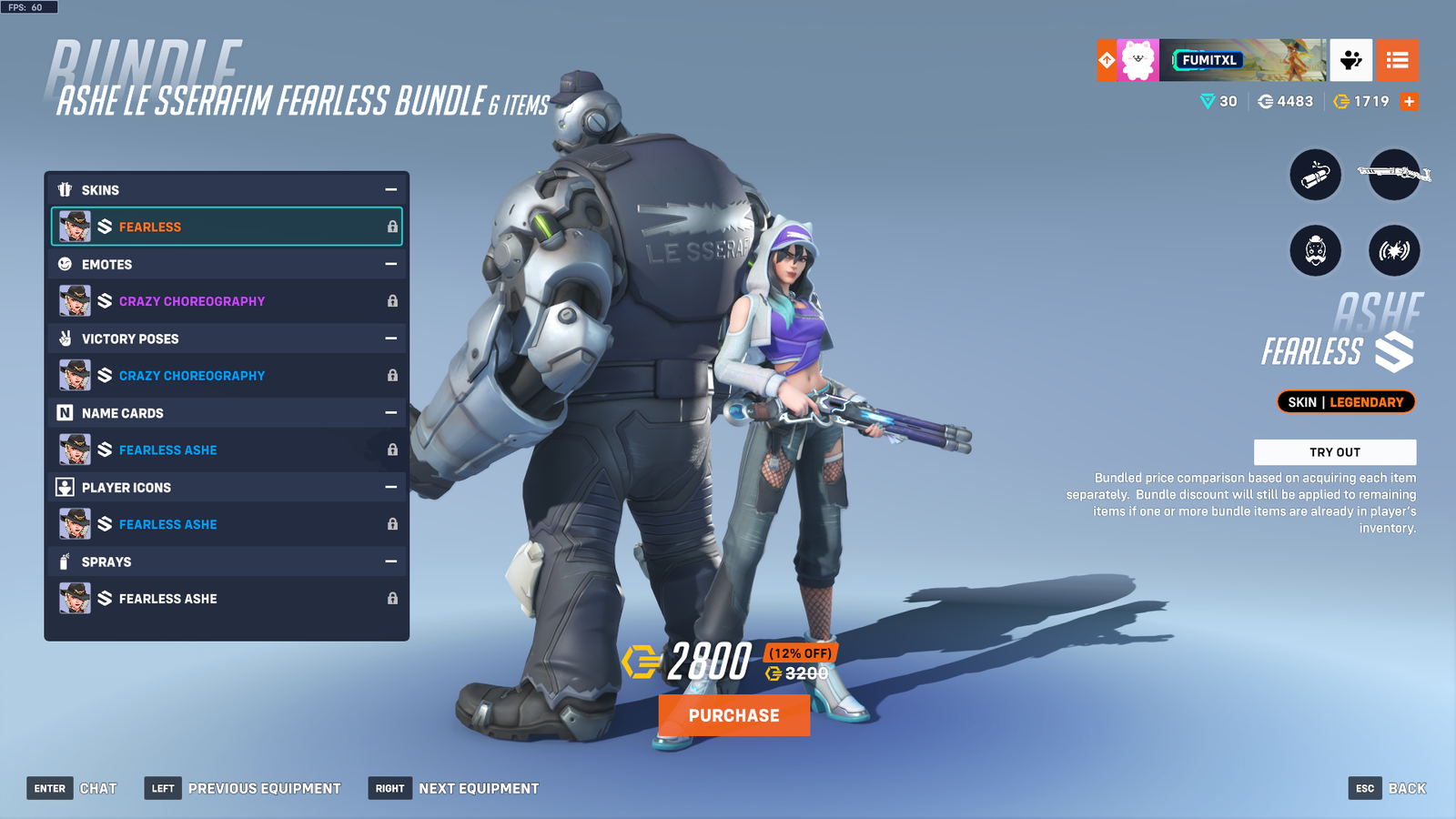This screenshot has width=1456, height=819.
Task: Click the Skins gift-box section icon
Action: click(64, 189)
